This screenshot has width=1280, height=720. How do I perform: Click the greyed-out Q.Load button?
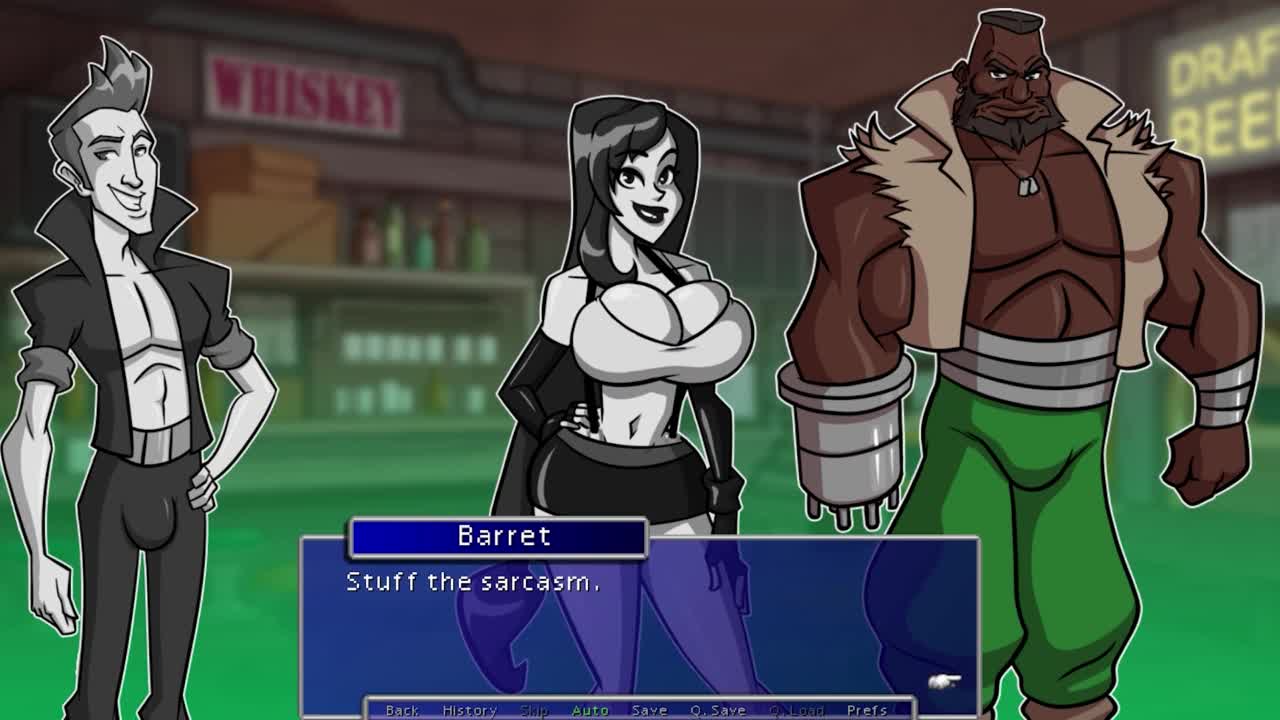tap(796, 710)
